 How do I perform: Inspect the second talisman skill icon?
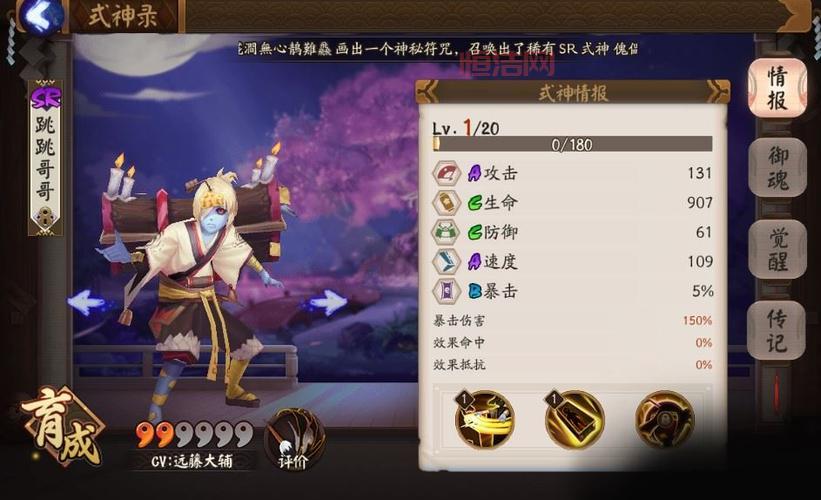coord(574,419)
